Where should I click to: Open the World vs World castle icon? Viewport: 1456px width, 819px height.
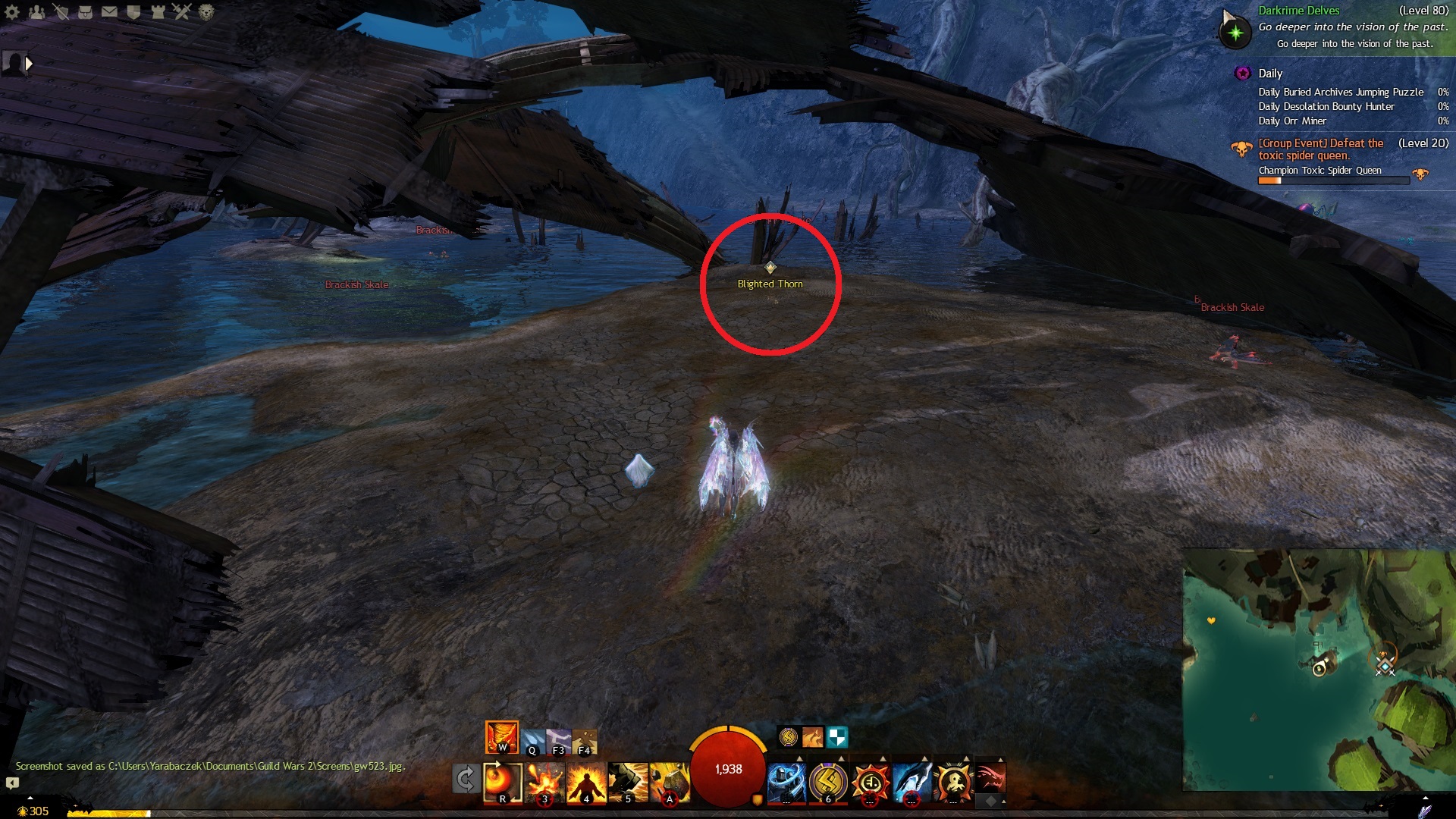pos(158,11)
